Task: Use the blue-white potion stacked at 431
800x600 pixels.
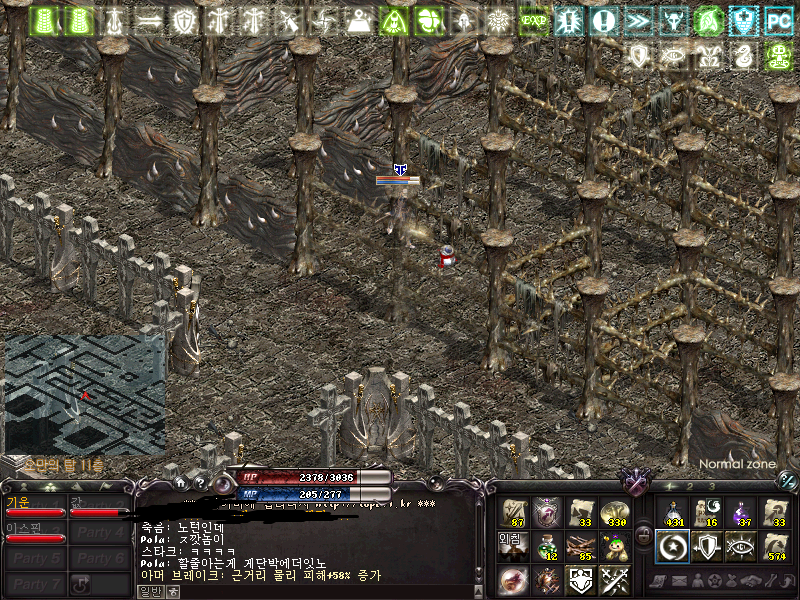Action: [673, 513]
